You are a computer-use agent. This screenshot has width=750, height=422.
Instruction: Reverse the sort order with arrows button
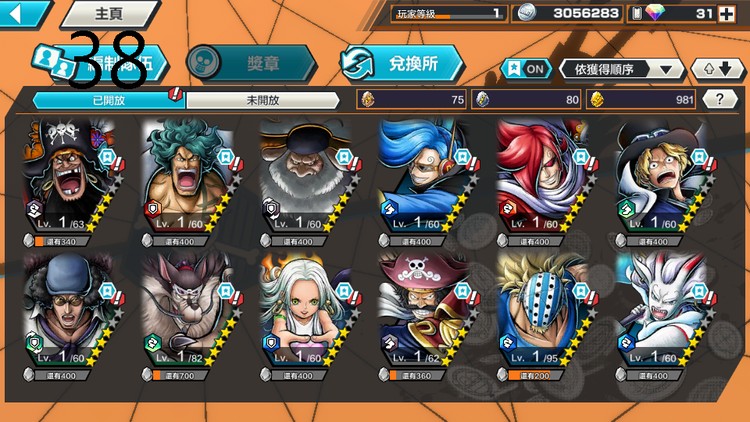click(717, 68)
